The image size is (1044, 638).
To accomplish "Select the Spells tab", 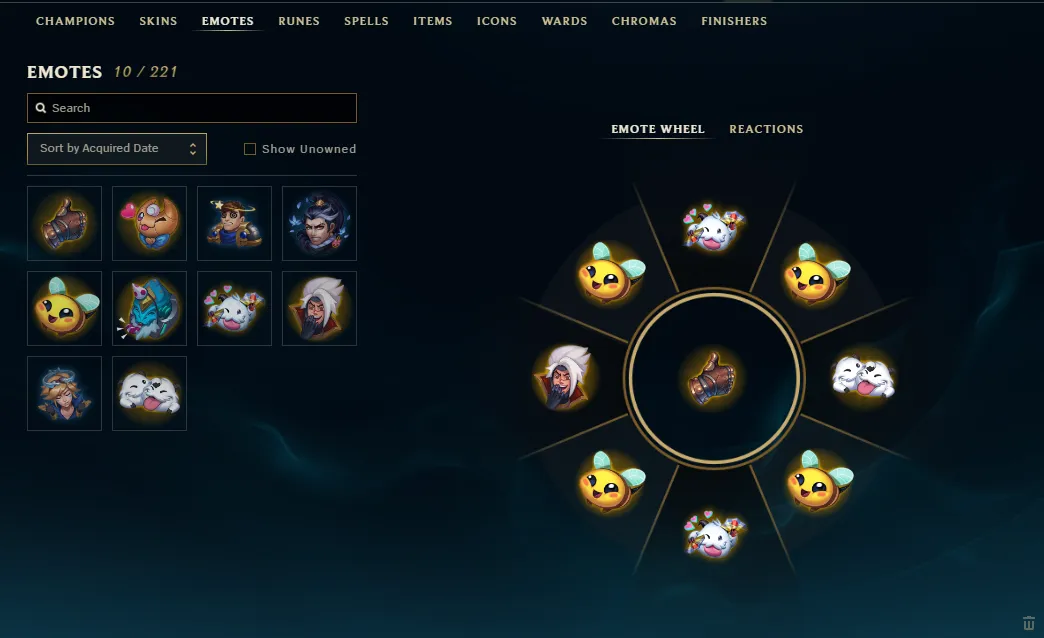I will [x=366, y=21].
